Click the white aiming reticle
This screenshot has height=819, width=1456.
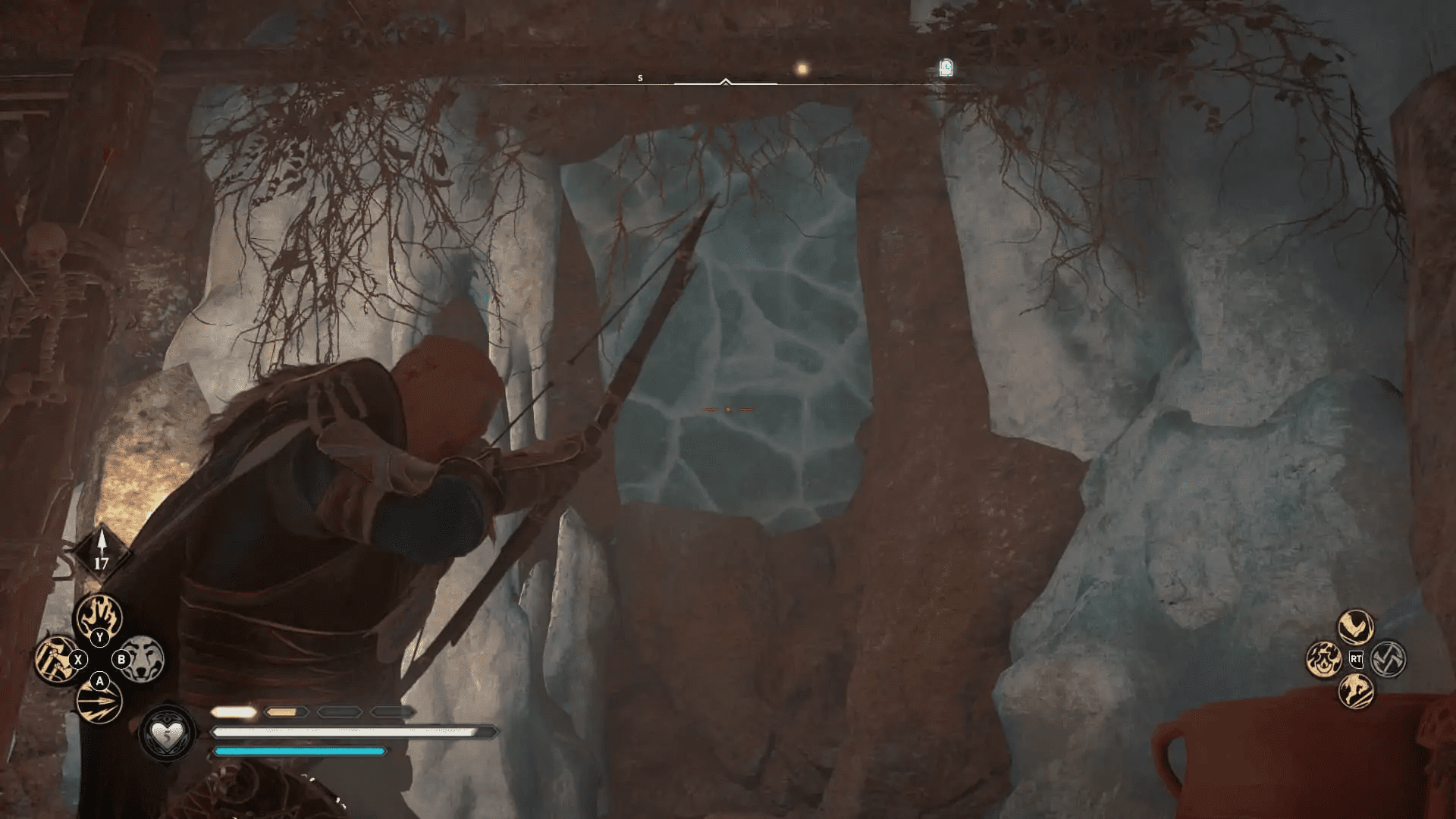point(728,408)
